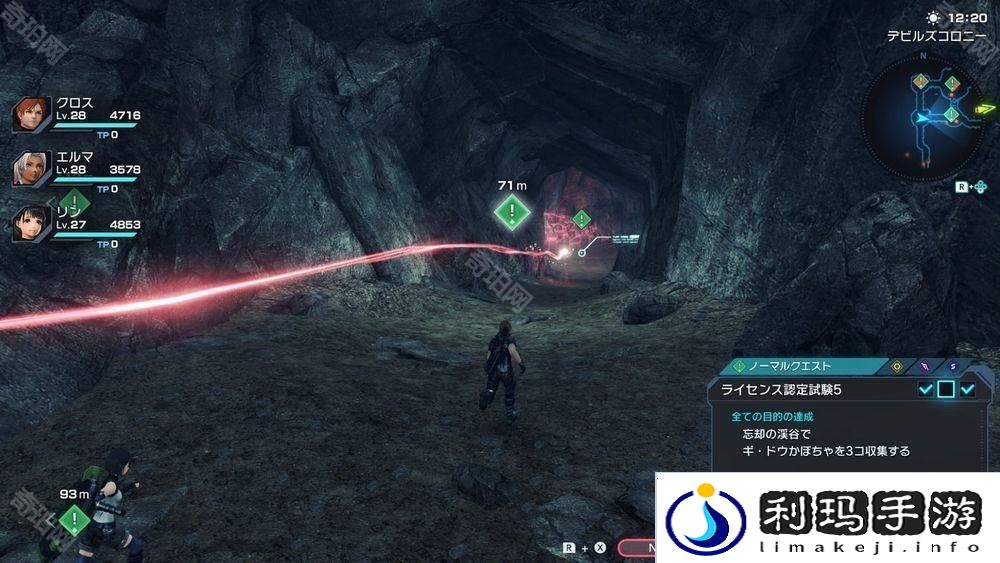Viewport: 1000px width, 563px height.
Task: Tick the empty quest objective checkbox
Action: 946,390
